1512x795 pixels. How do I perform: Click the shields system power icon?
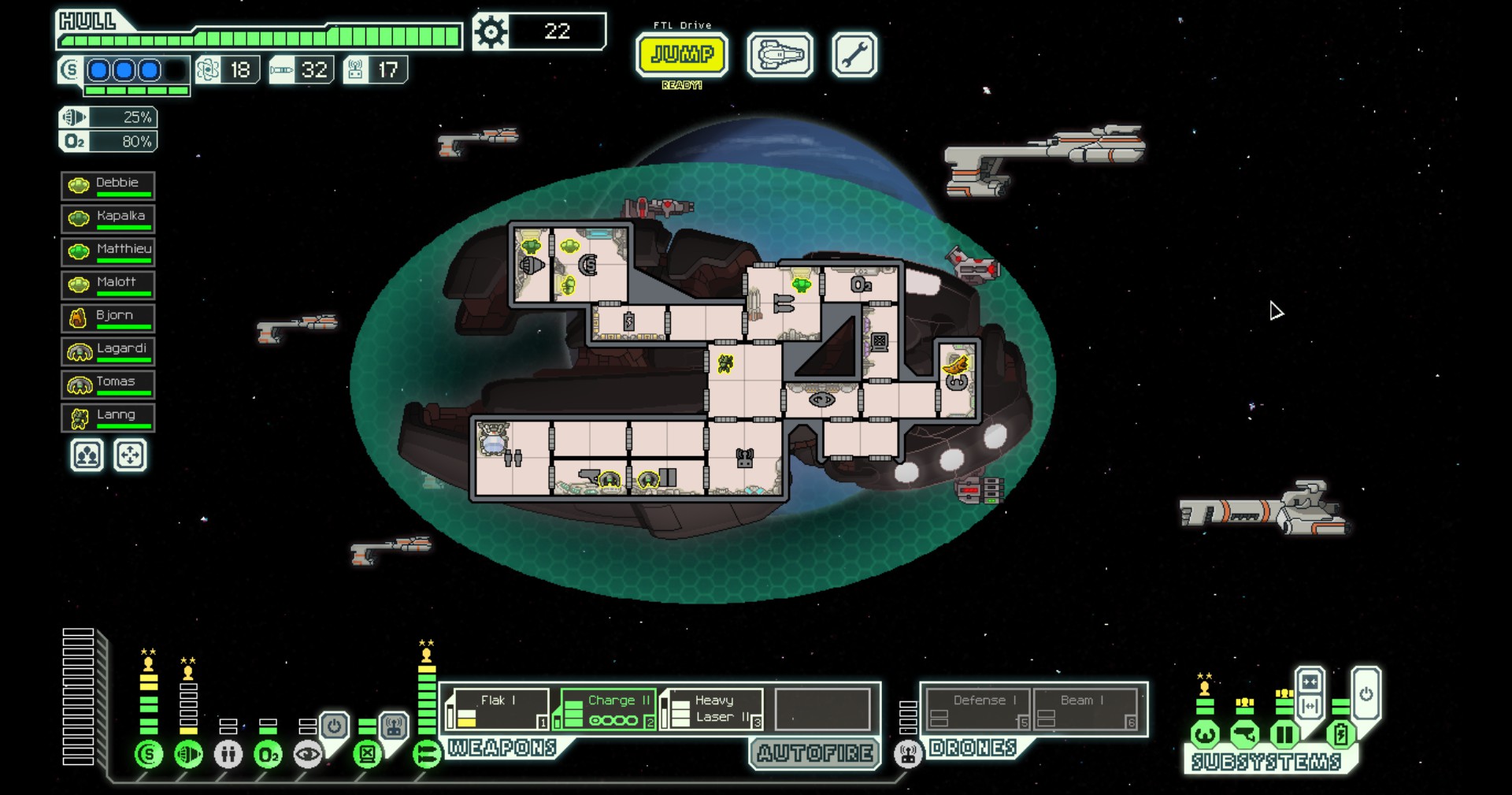point(149,754)
